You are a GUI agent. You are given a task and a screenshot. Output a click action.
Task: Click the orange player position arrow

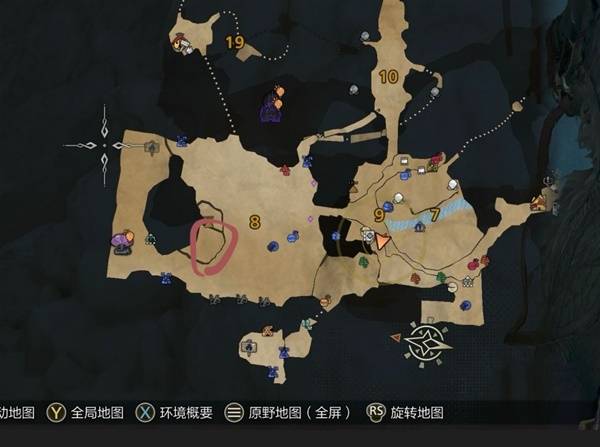382,240
